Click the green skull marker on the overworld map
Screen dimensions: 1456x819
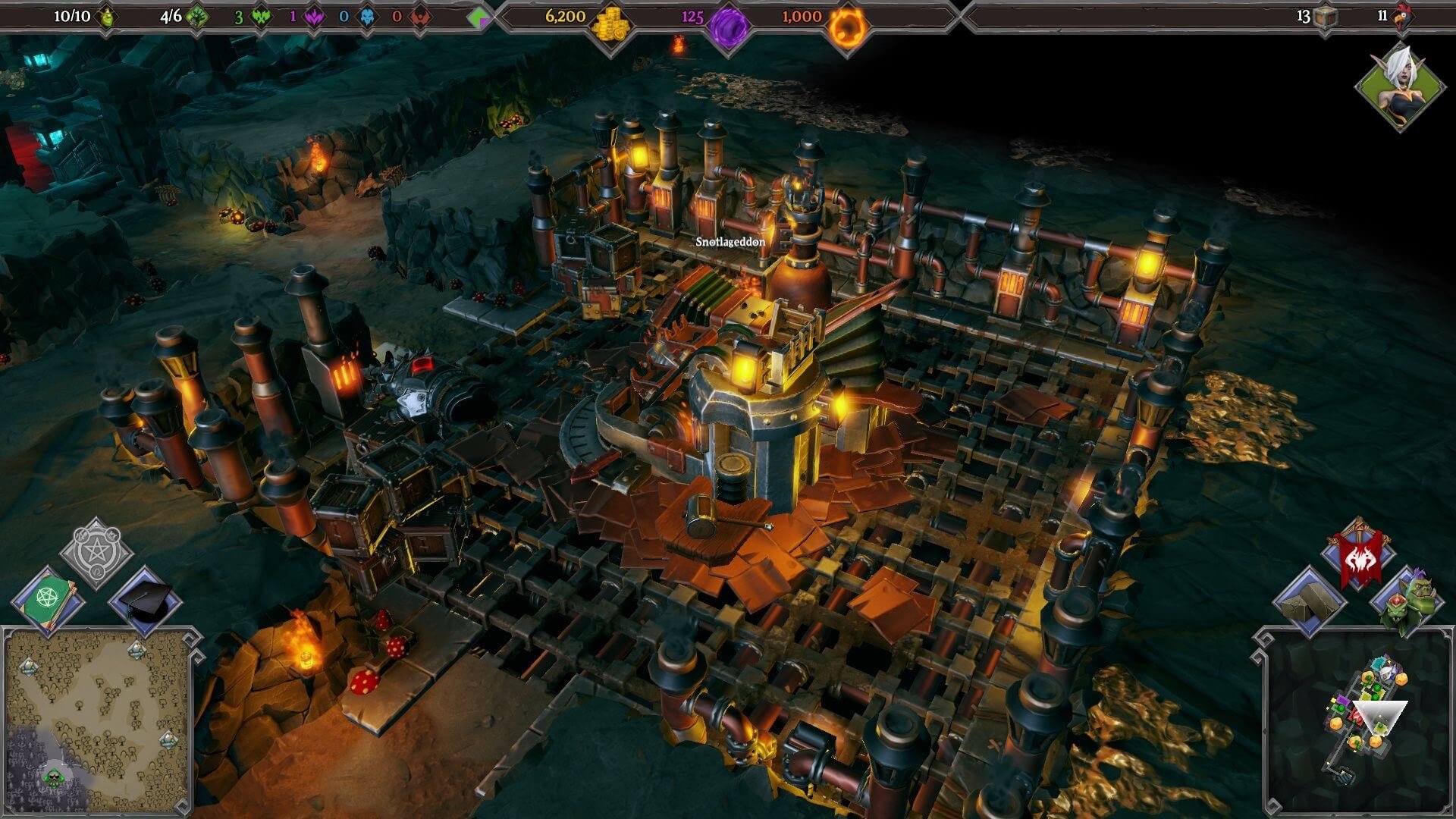click(x=55, y=780)
